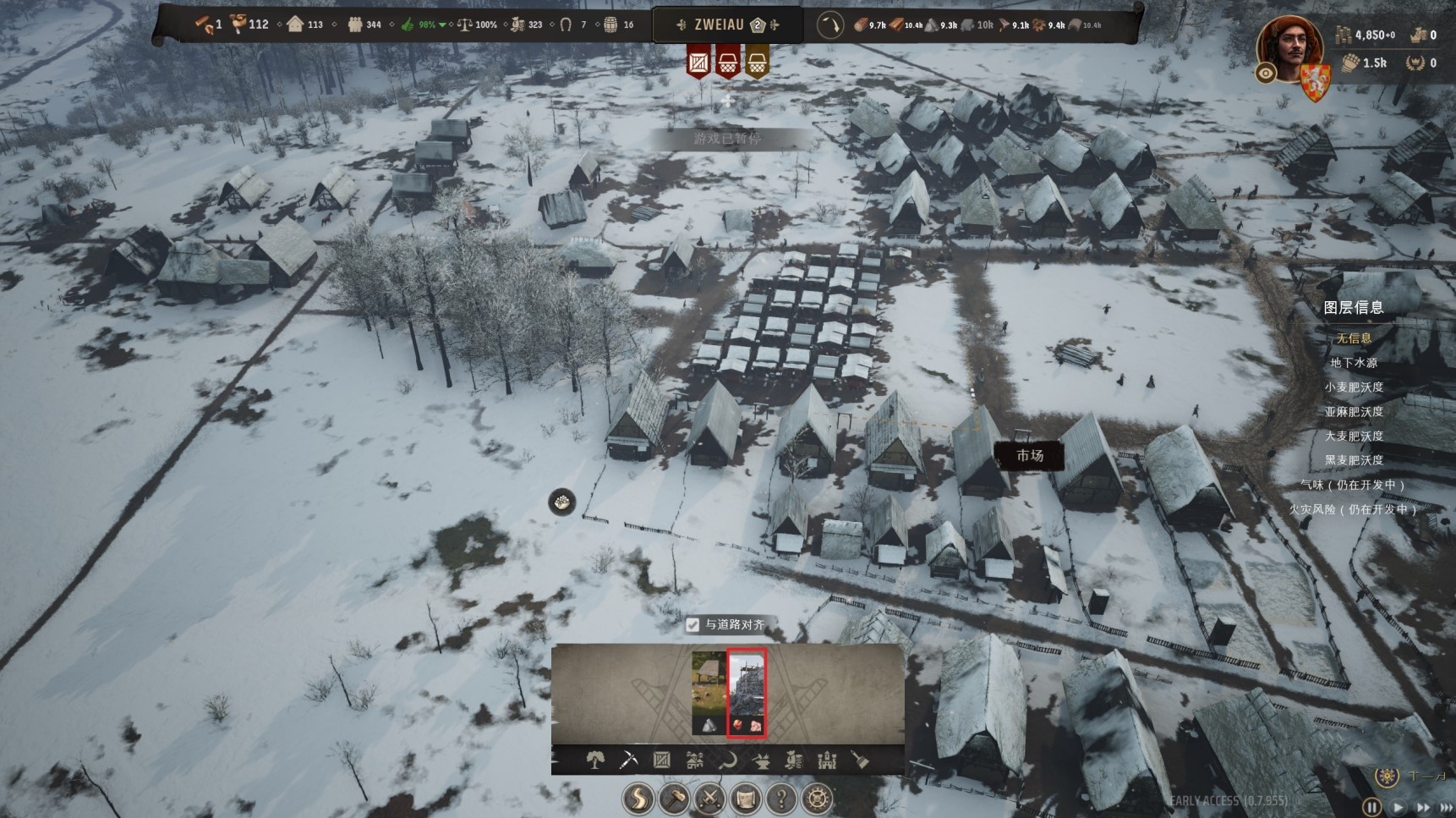Viewport: 1456px width, 818px height.
Task: Toggle the 与道路对齐 checkbox
Action: (x=693, y=625)
